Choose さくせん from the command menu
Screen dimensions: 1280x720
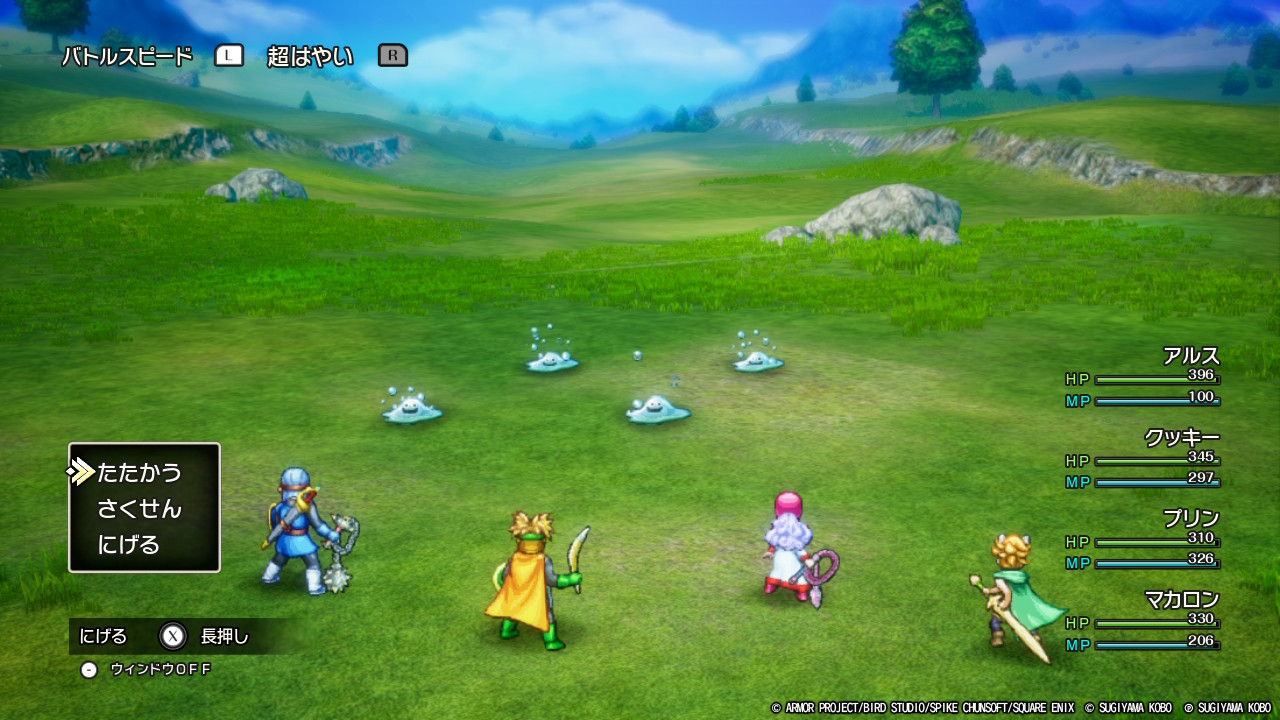[x=139, y=509]
